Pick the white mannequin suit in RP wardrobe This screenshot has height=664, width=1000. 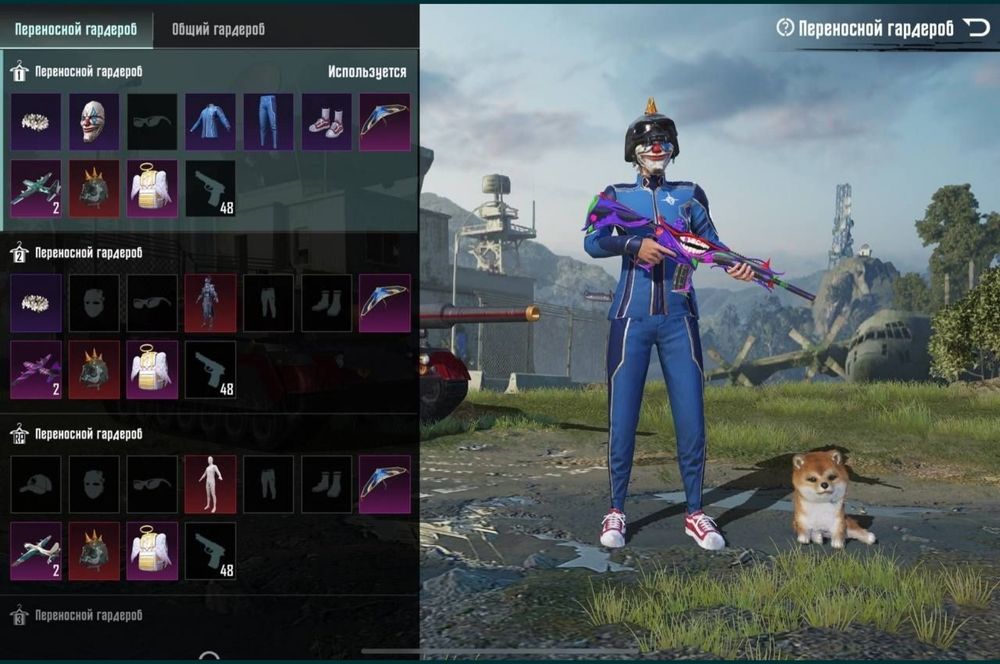210,484
